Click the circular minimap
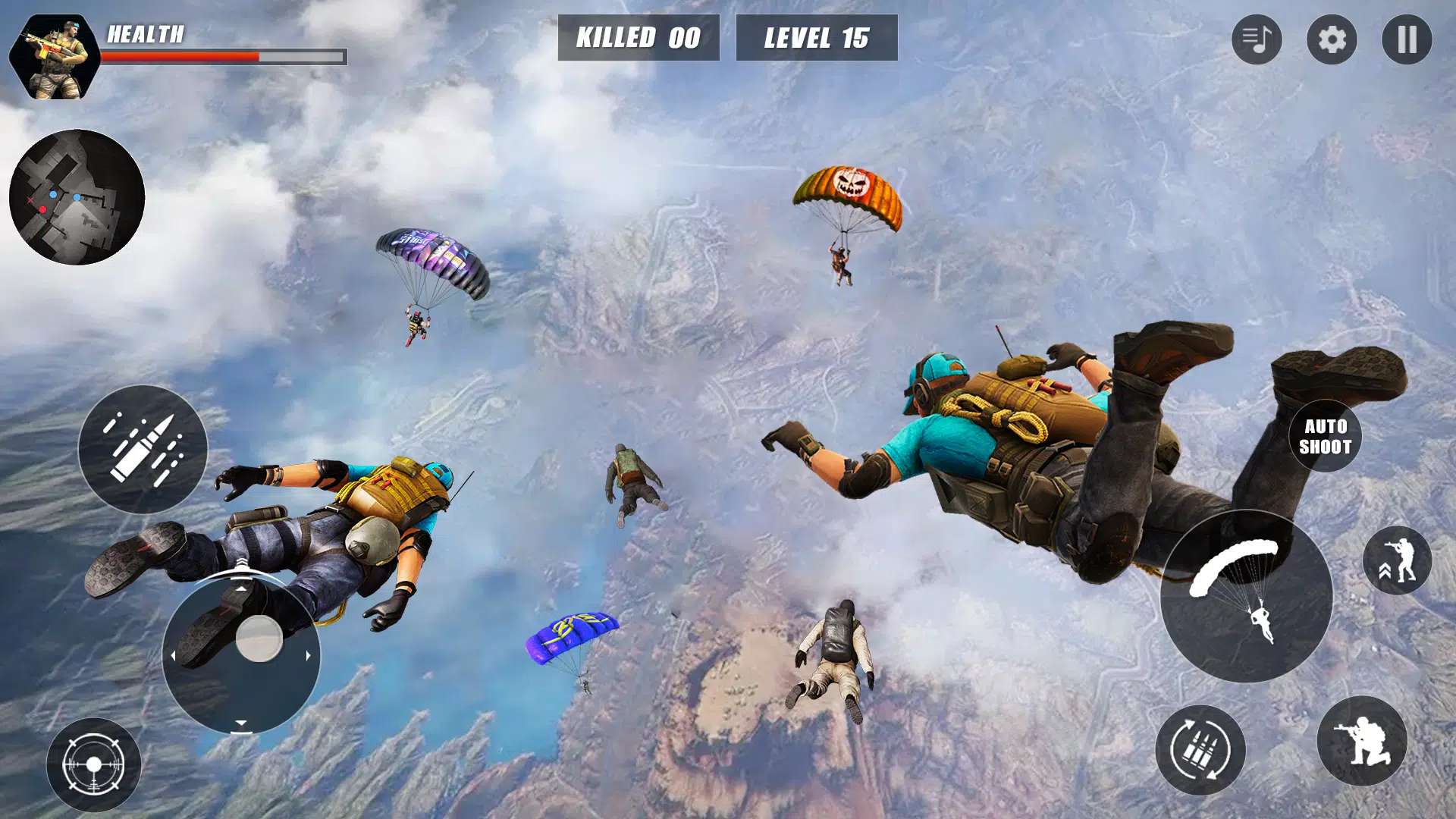Screen dimensions: 1456x819 [77, 197]
